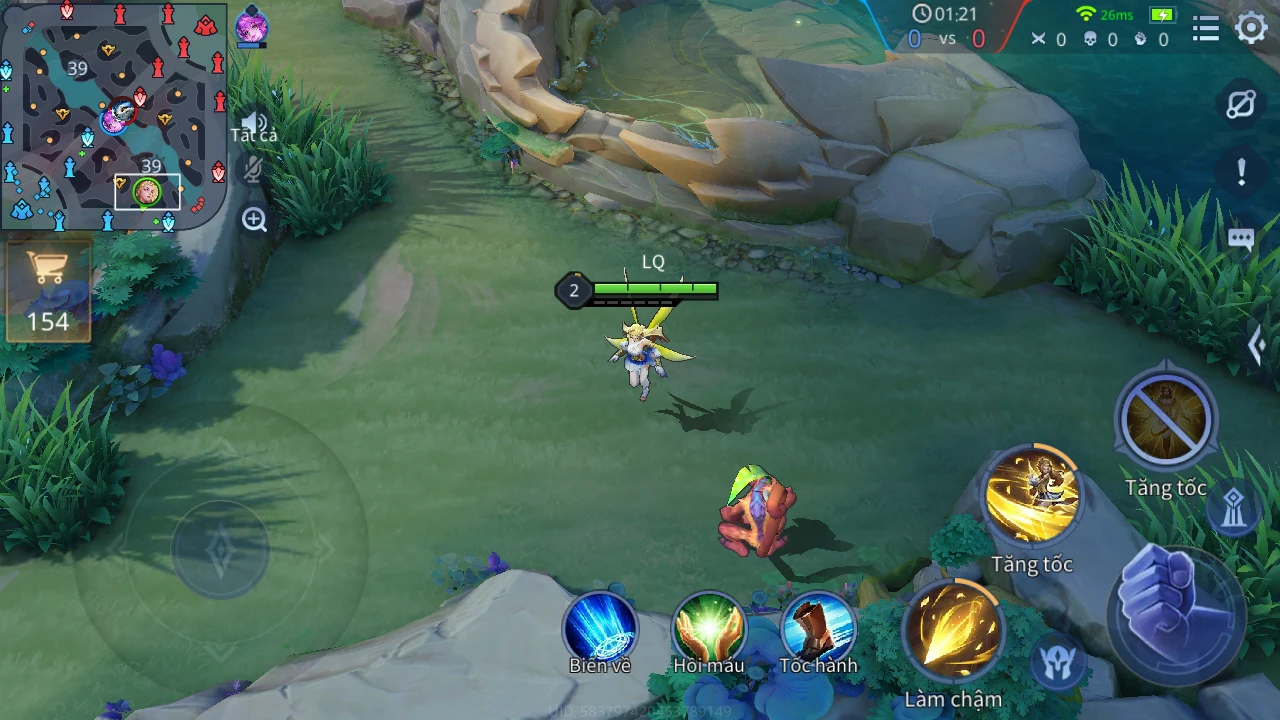This screenshot has height=720, width=1280.
Task: Activate the Tốc hành boots spell
Action: point(818,627)
